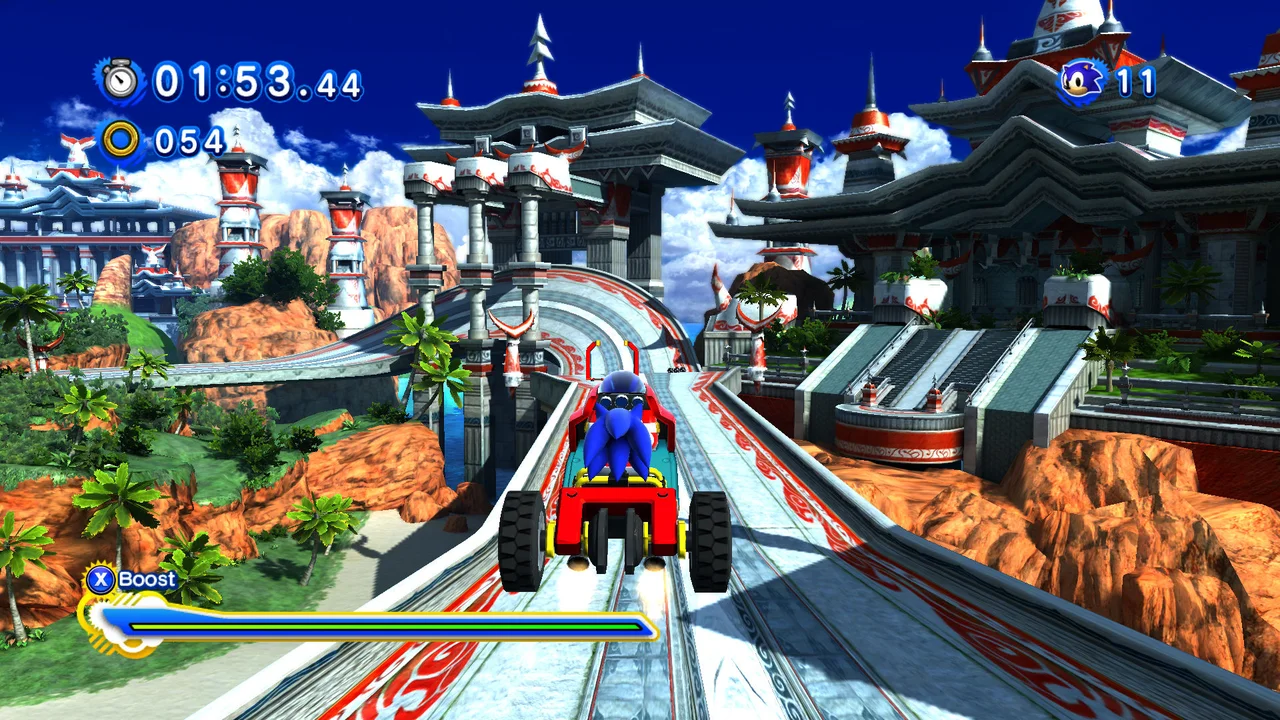Click the stopwatch timer icon
Screen dimensions: 1280x720
122,83
